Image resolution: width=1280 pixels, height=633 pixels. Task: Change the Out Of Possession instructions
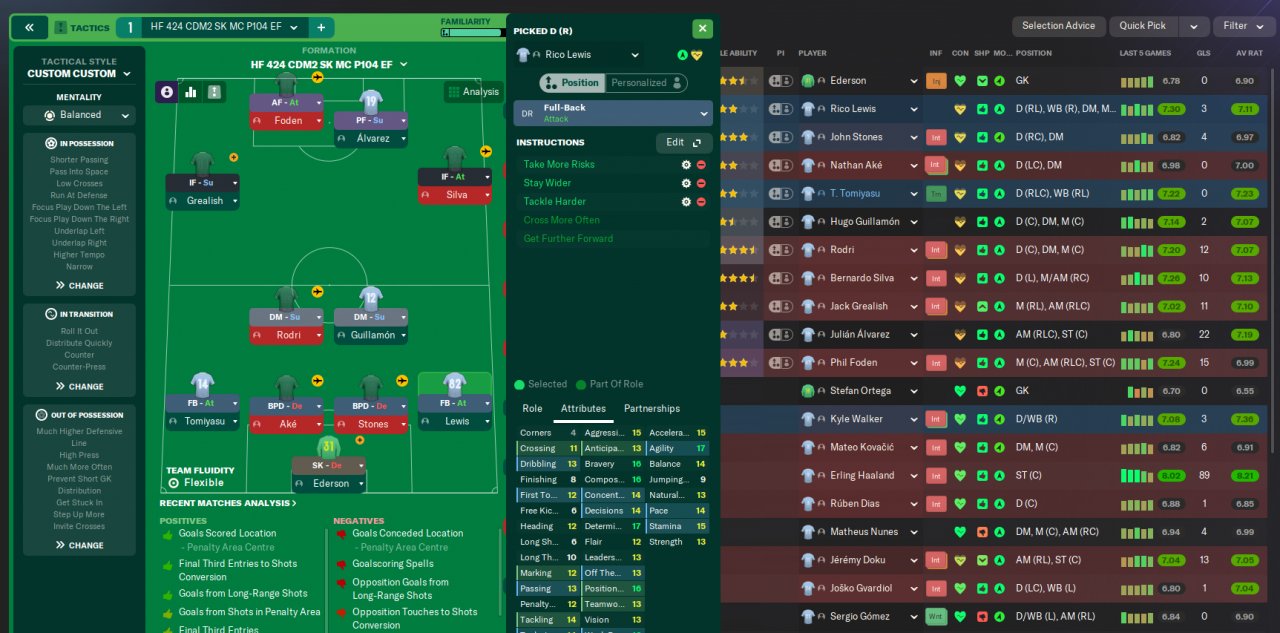[79, 546]
